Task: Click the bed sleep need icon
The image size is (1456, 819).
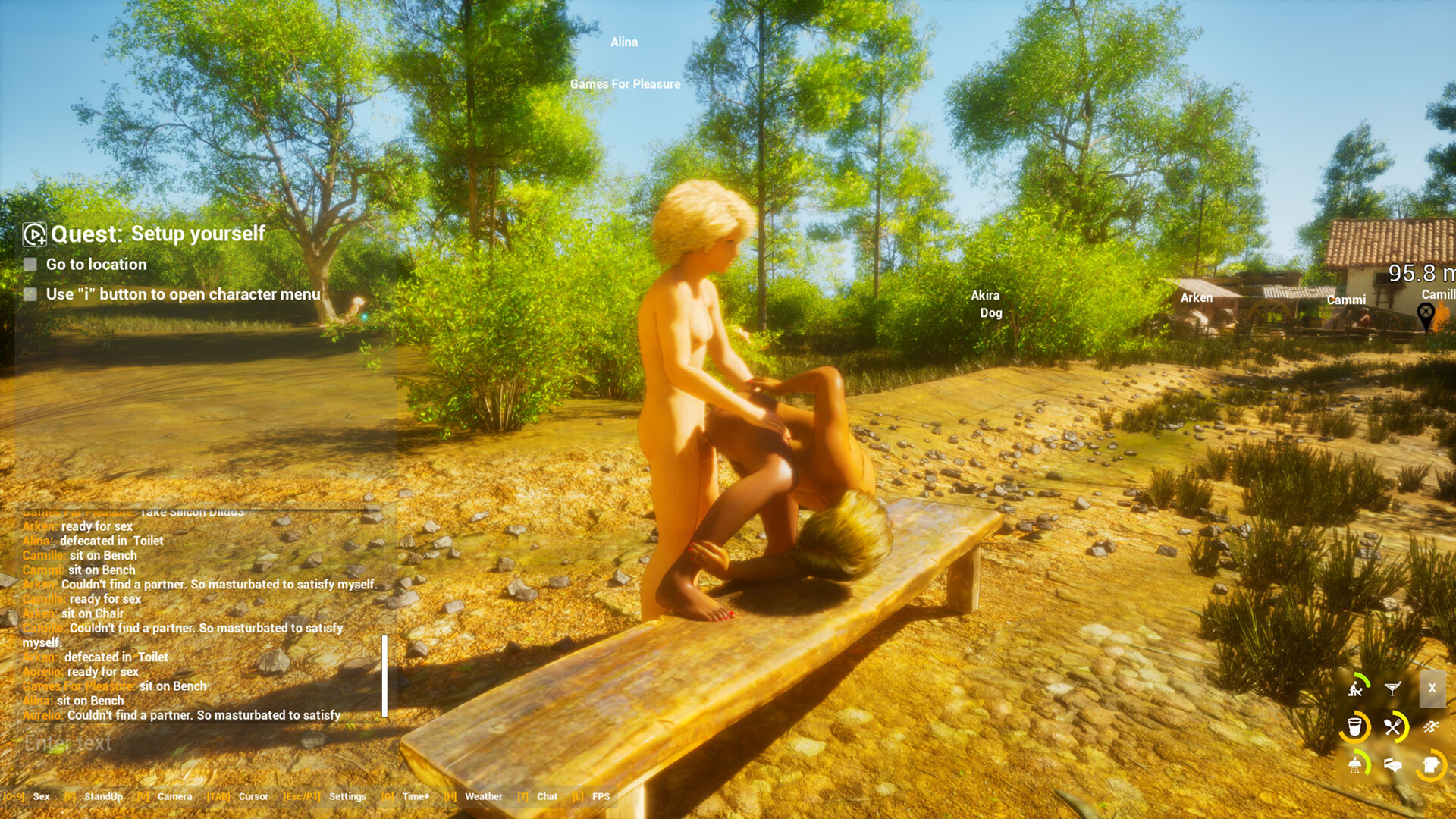Action: (x=1392, y=764)
